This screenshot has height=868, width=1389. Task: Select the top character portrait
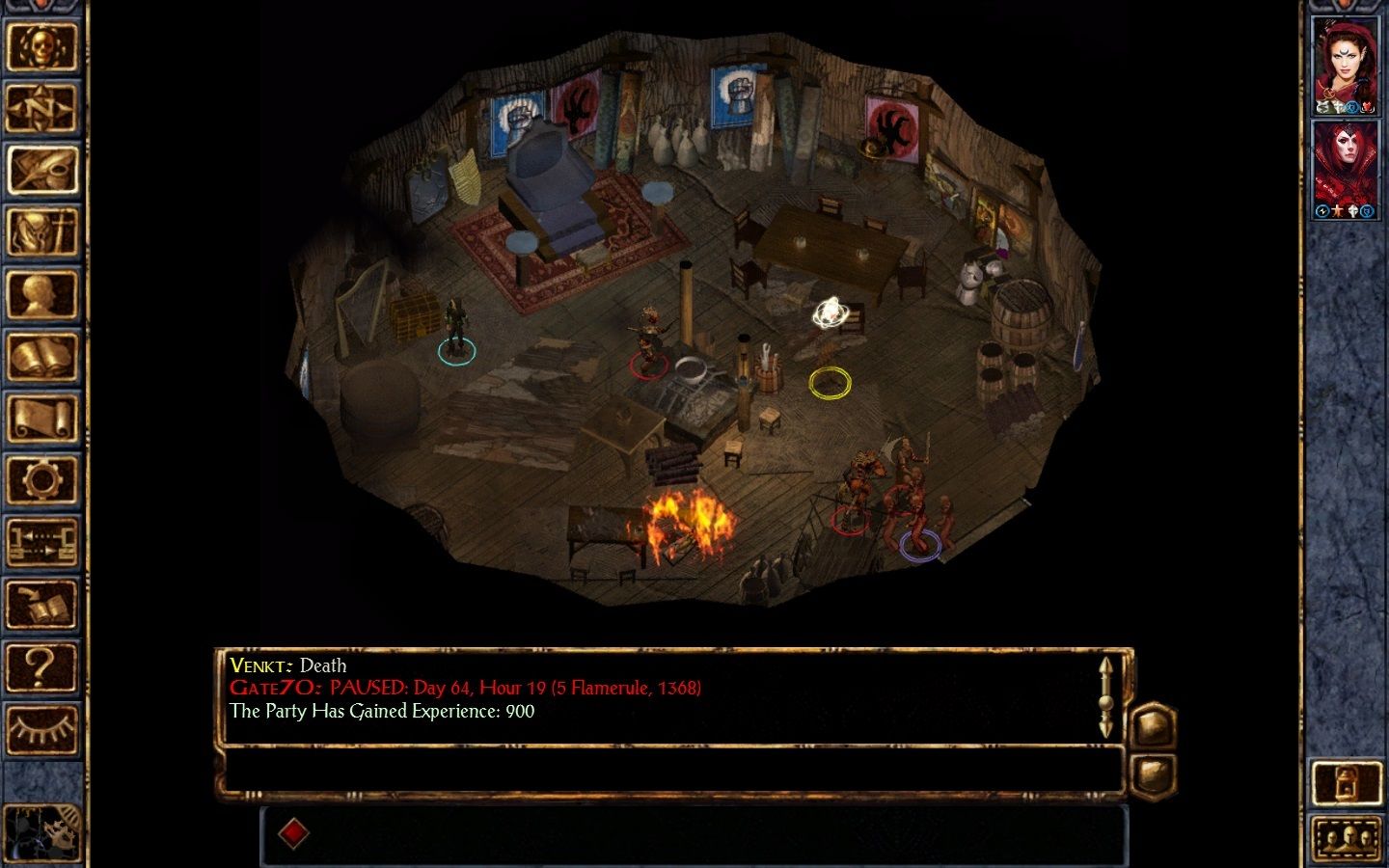[1346, 67]
